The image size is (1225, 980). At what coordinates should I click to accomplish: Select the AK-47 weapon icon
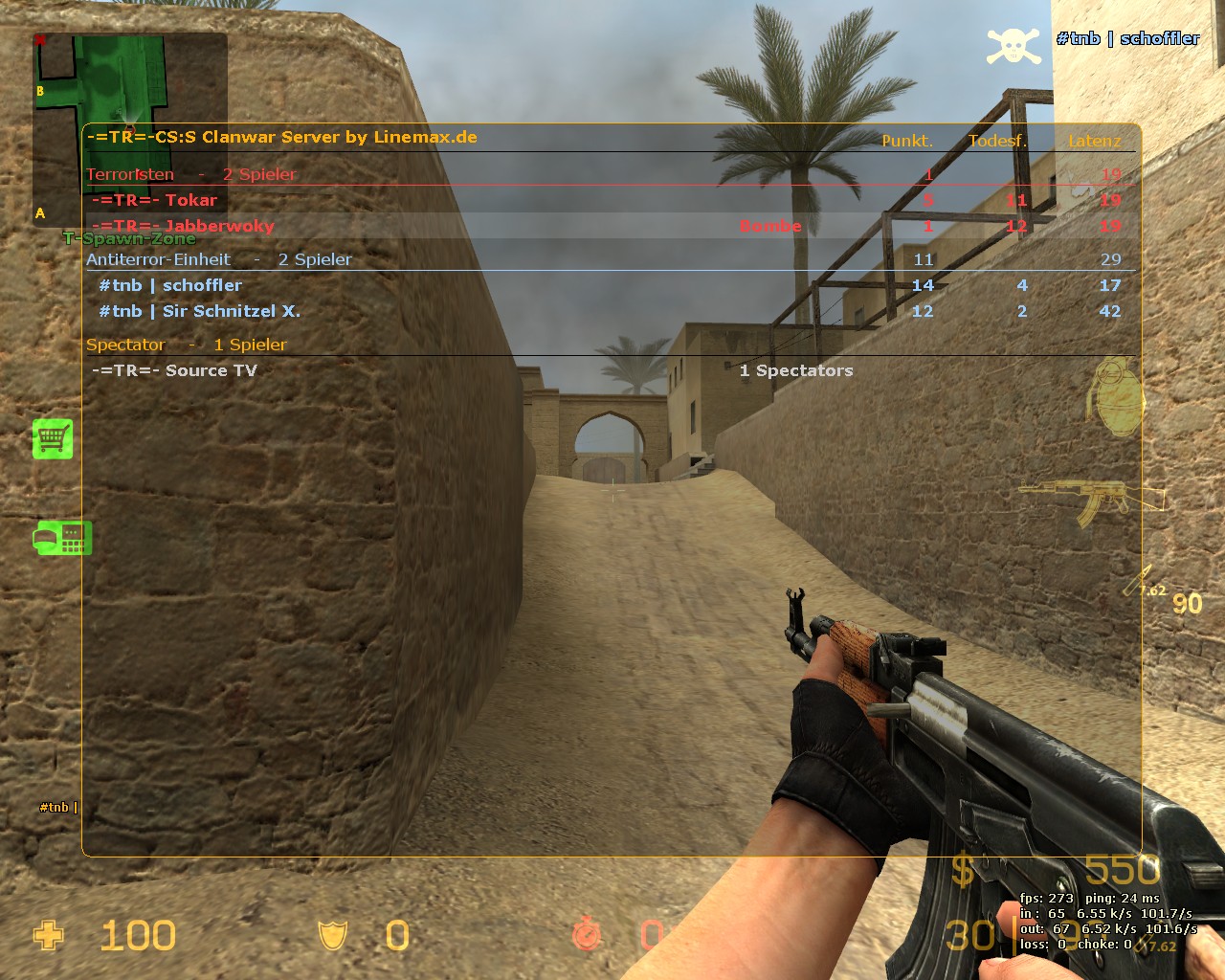1093,501
